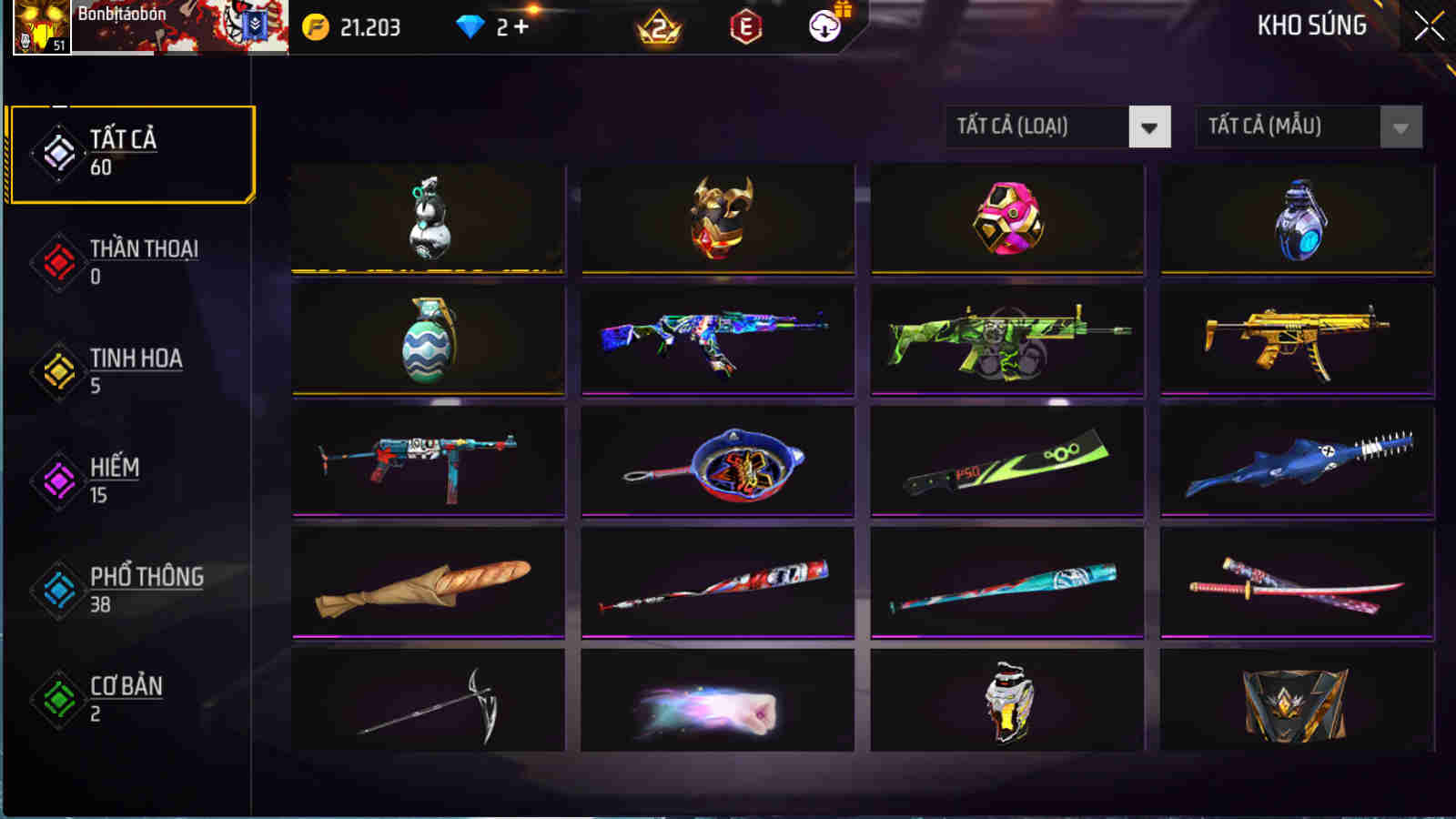The width and height of the screenshot is (1456, 819).
Task: Select the TINH HOA gold rarity icon
Action: (x=56, y=368)
